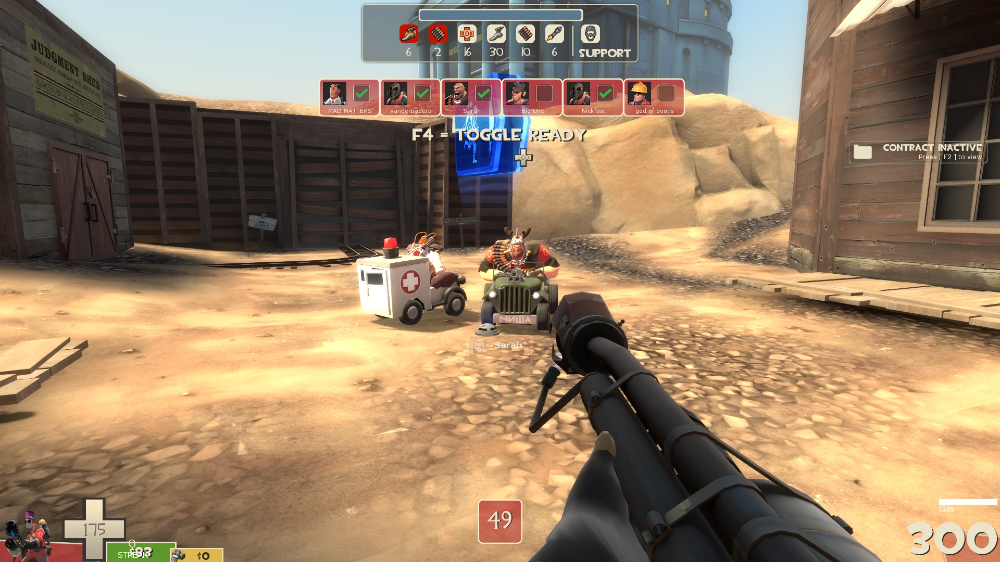The image size is (1000, 562).
Task: Choose the red winged boot robot icon
Action: pos(408,34)
